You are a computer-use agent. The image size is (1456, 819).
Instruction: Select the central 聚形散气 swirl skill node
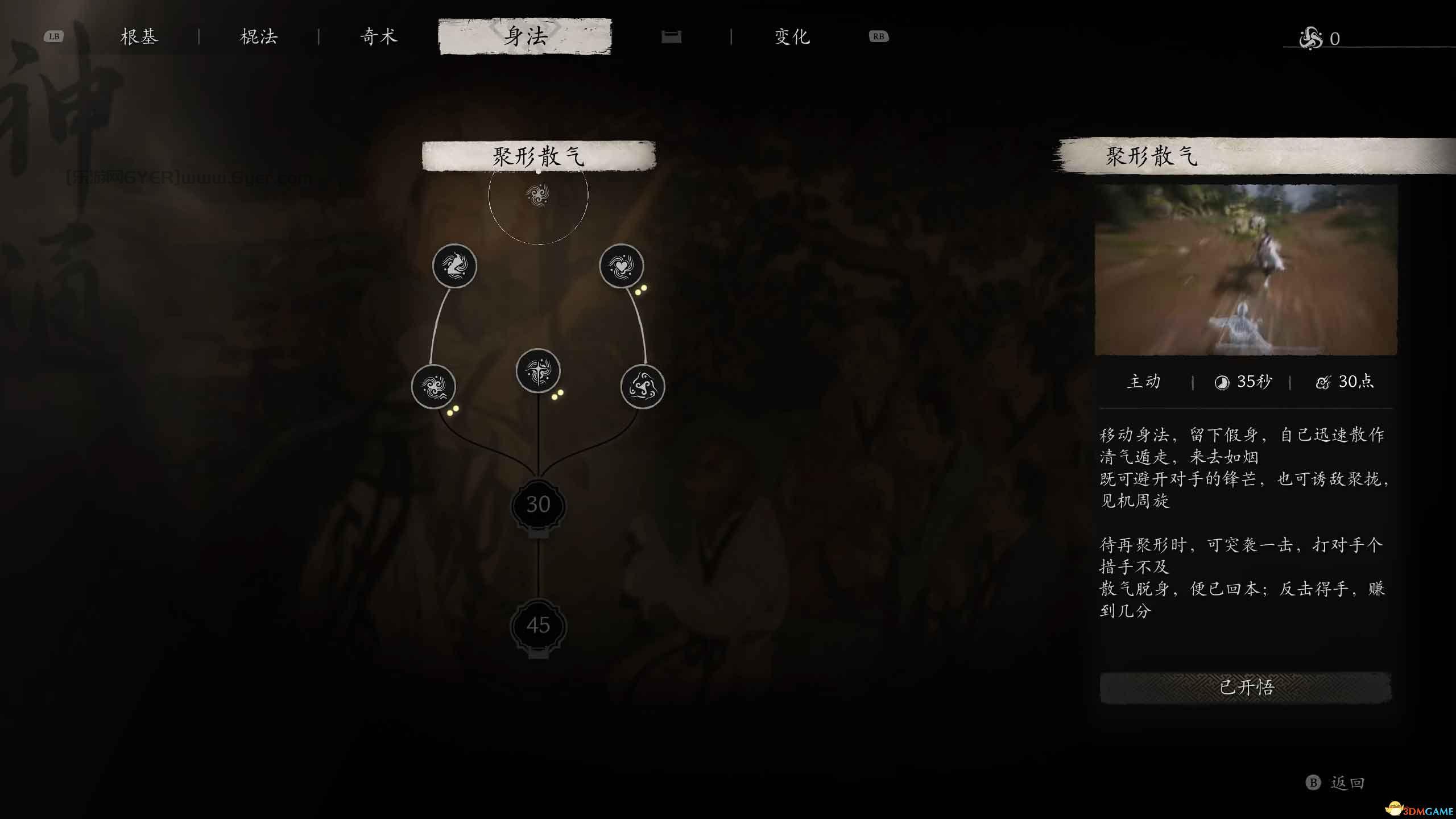(539, 196)
